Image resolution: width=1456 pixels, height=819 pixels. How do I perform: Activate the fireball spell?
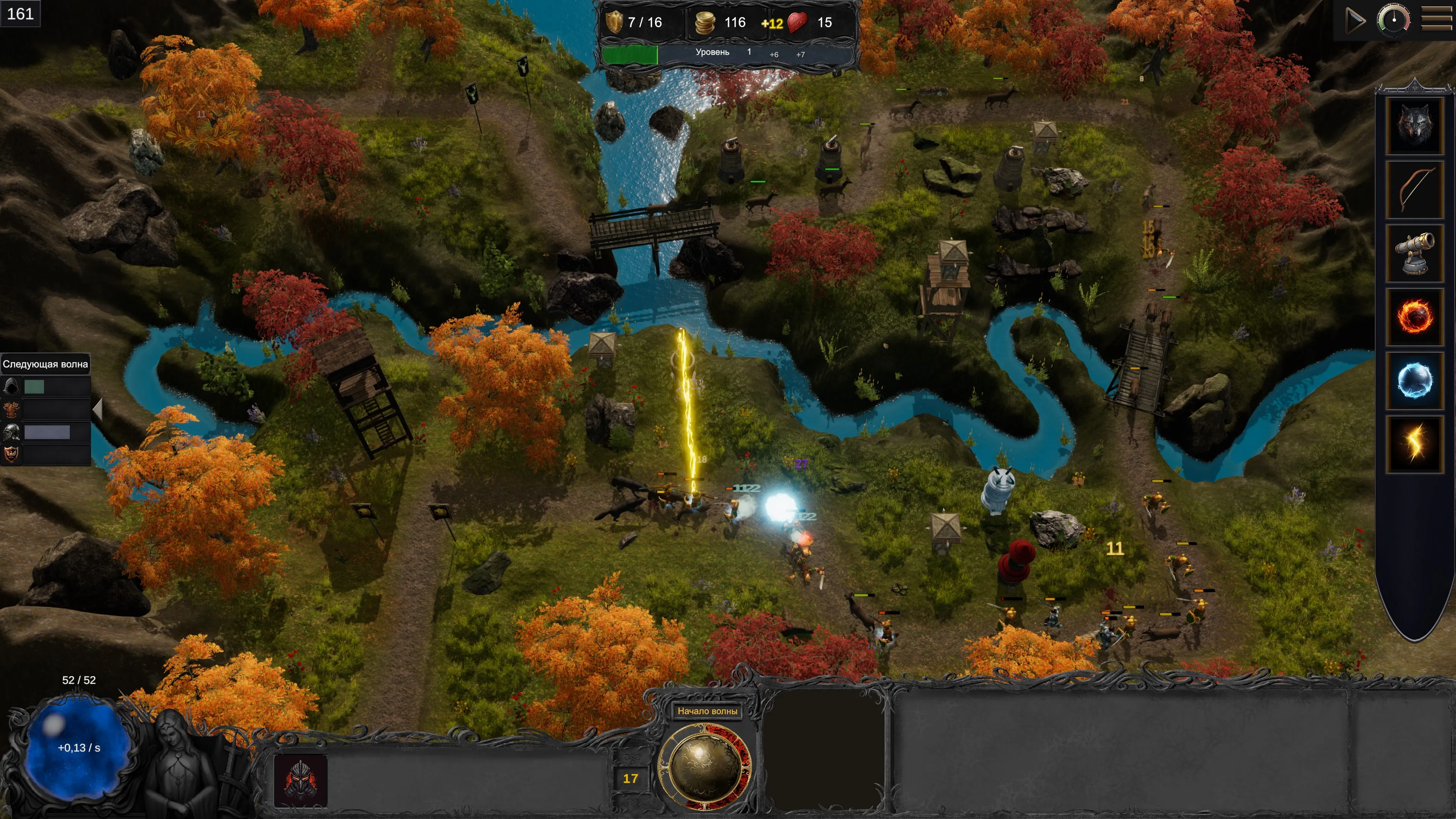(1414, 317)
